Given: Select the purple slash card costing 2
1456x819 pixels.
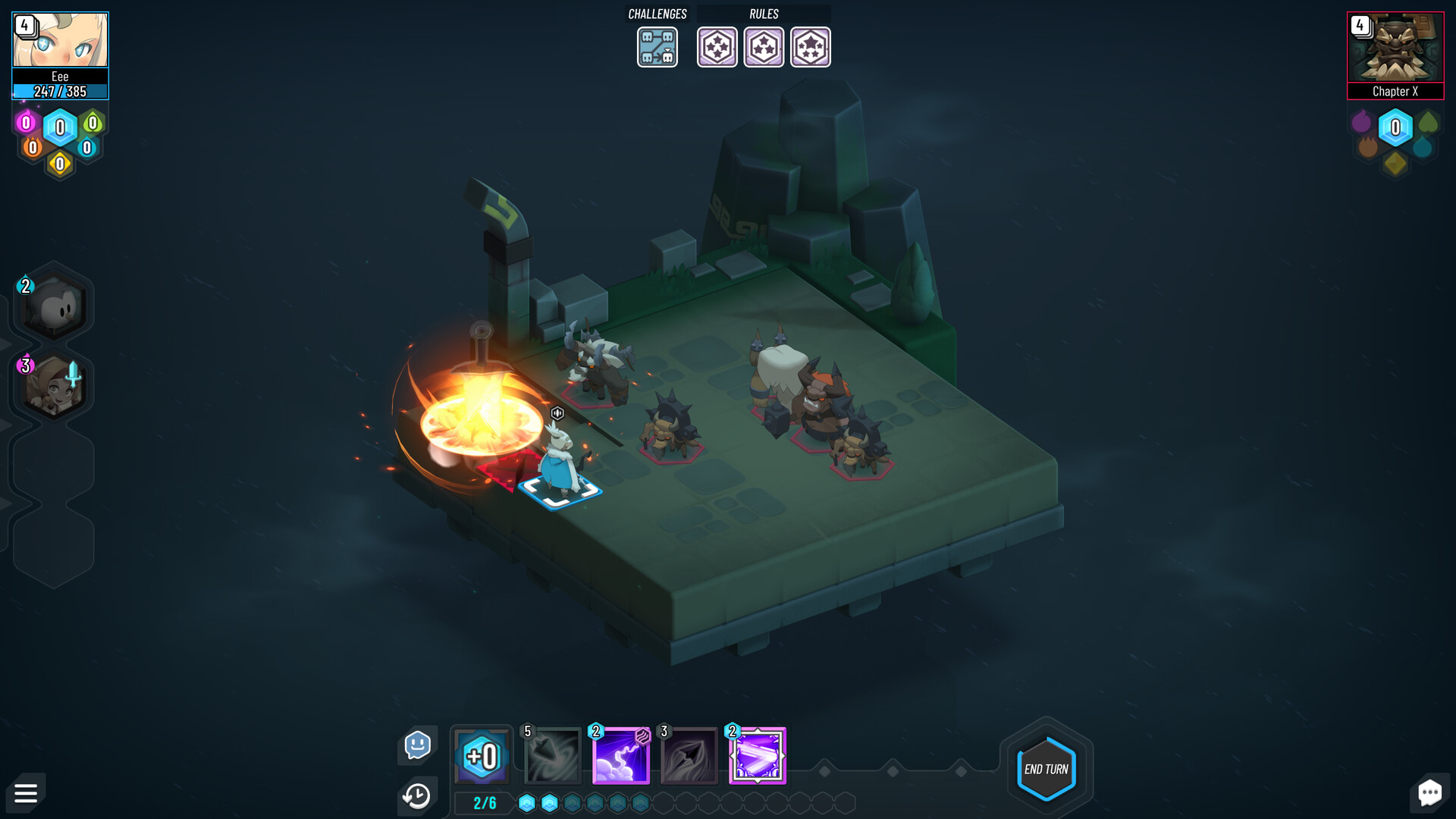Looking at the screenshot, I should pos(757,755).
